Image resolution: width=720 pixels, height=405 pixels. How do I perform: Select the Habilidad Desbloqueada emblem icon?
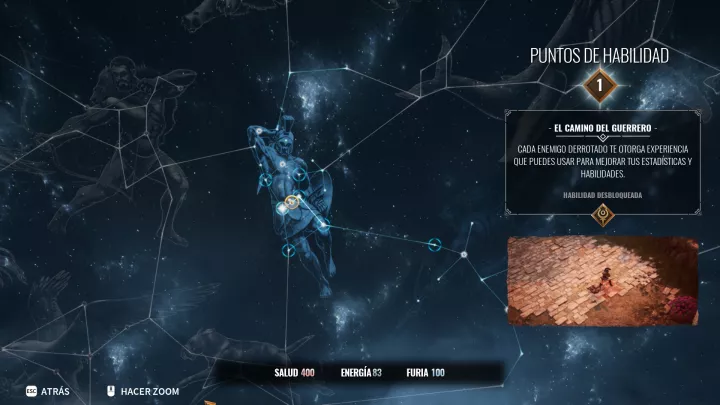(601, 214)
